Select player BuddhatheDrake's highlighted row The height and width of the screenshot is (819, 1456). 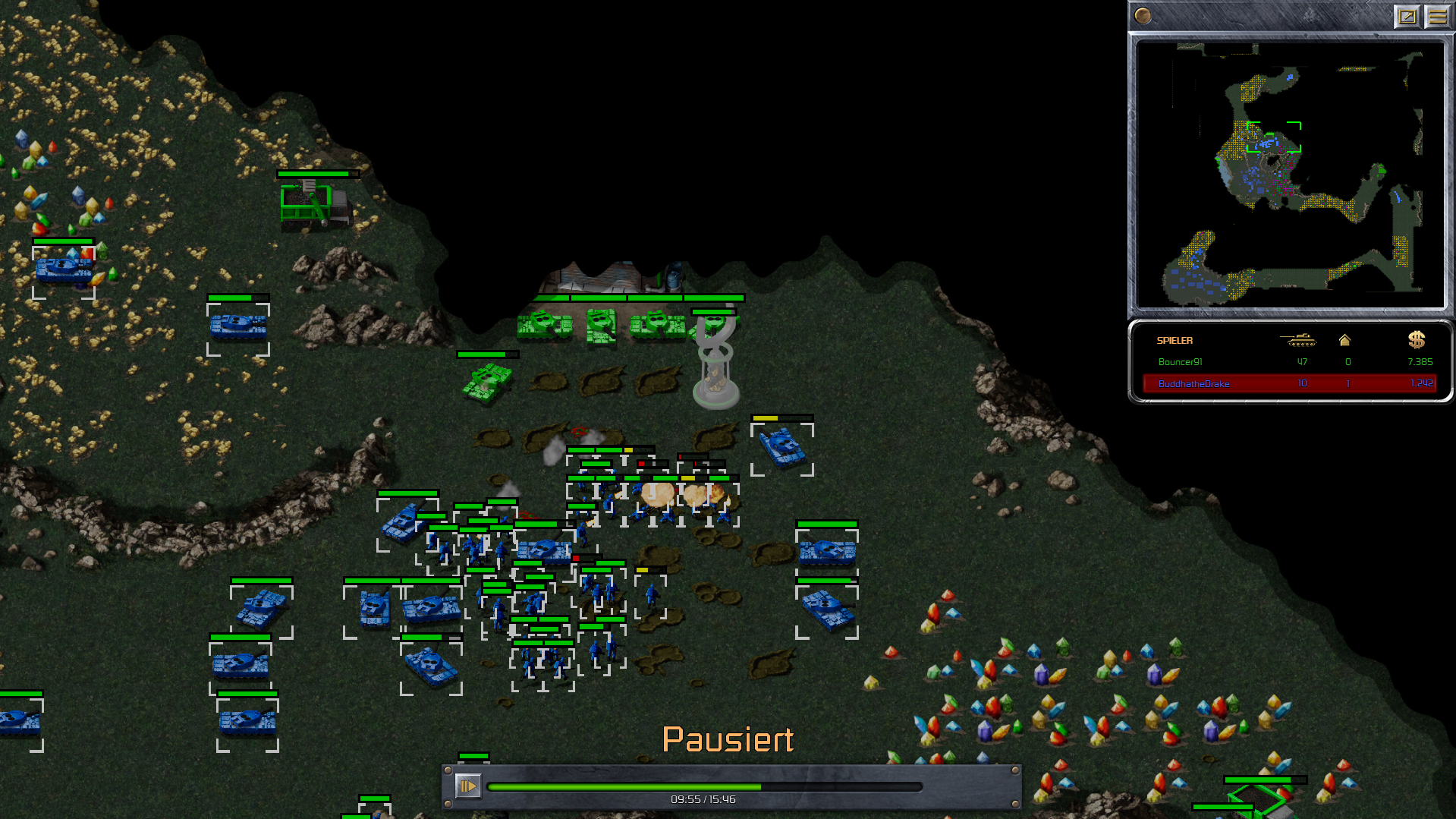(x=1289, y=383)
